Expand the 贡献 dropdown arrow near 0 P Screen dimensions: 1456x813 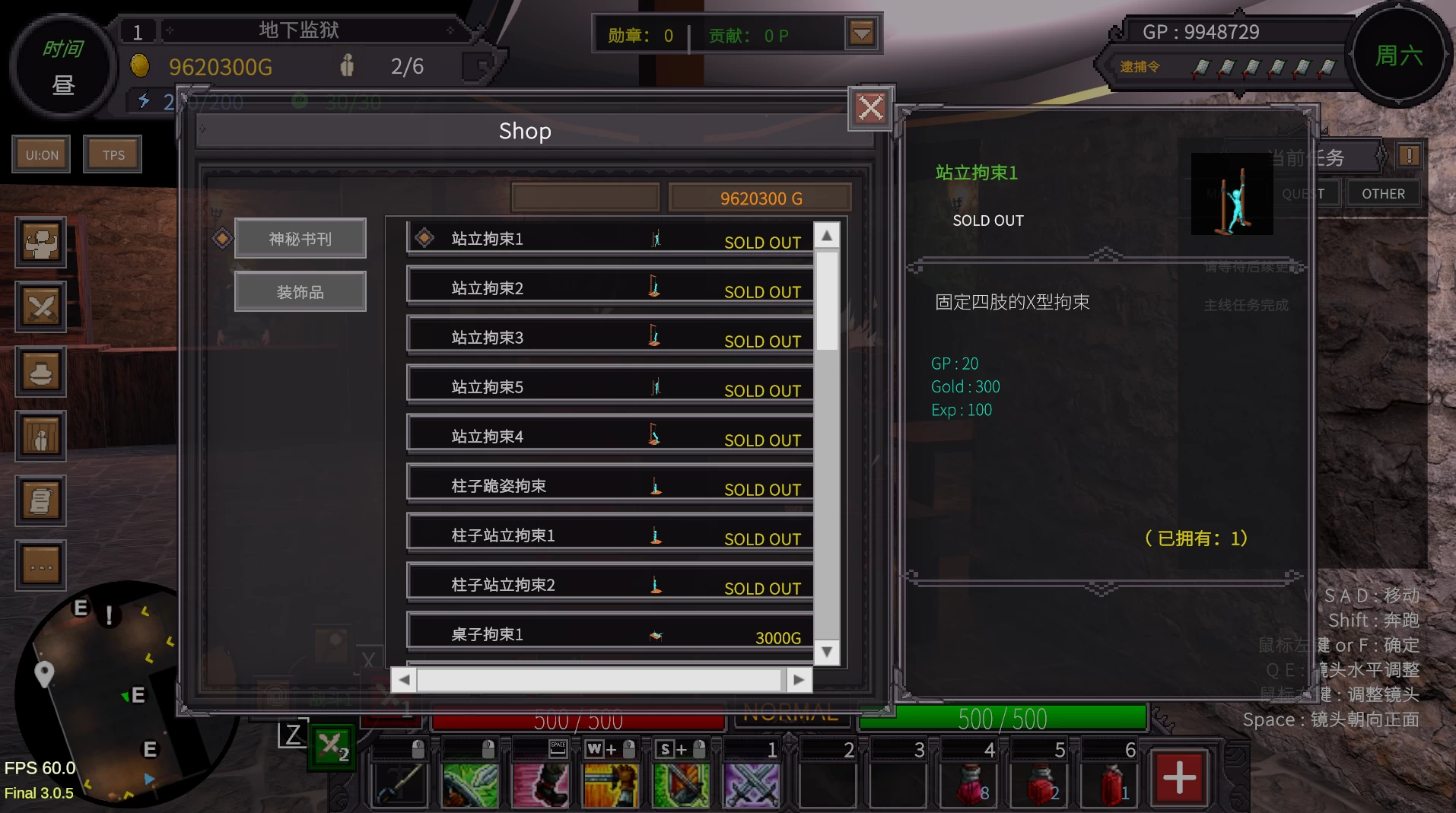860,33
